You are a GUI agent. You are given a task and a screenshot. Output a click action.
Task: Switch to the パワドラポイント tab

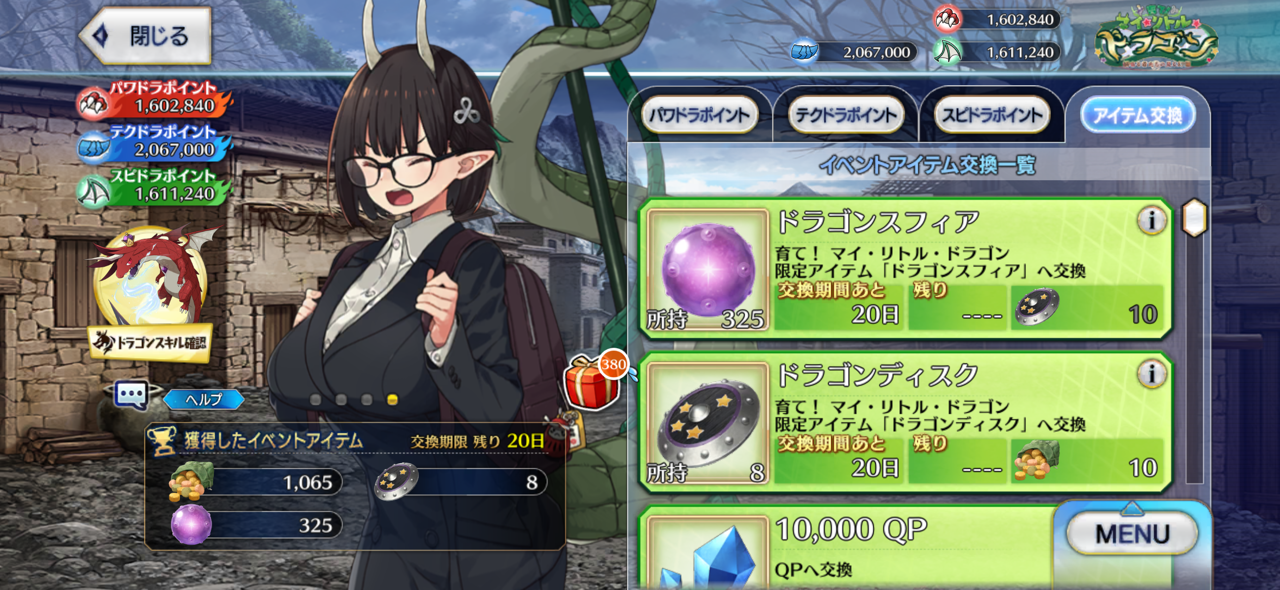pyautogui.click(x=697, y=115)
